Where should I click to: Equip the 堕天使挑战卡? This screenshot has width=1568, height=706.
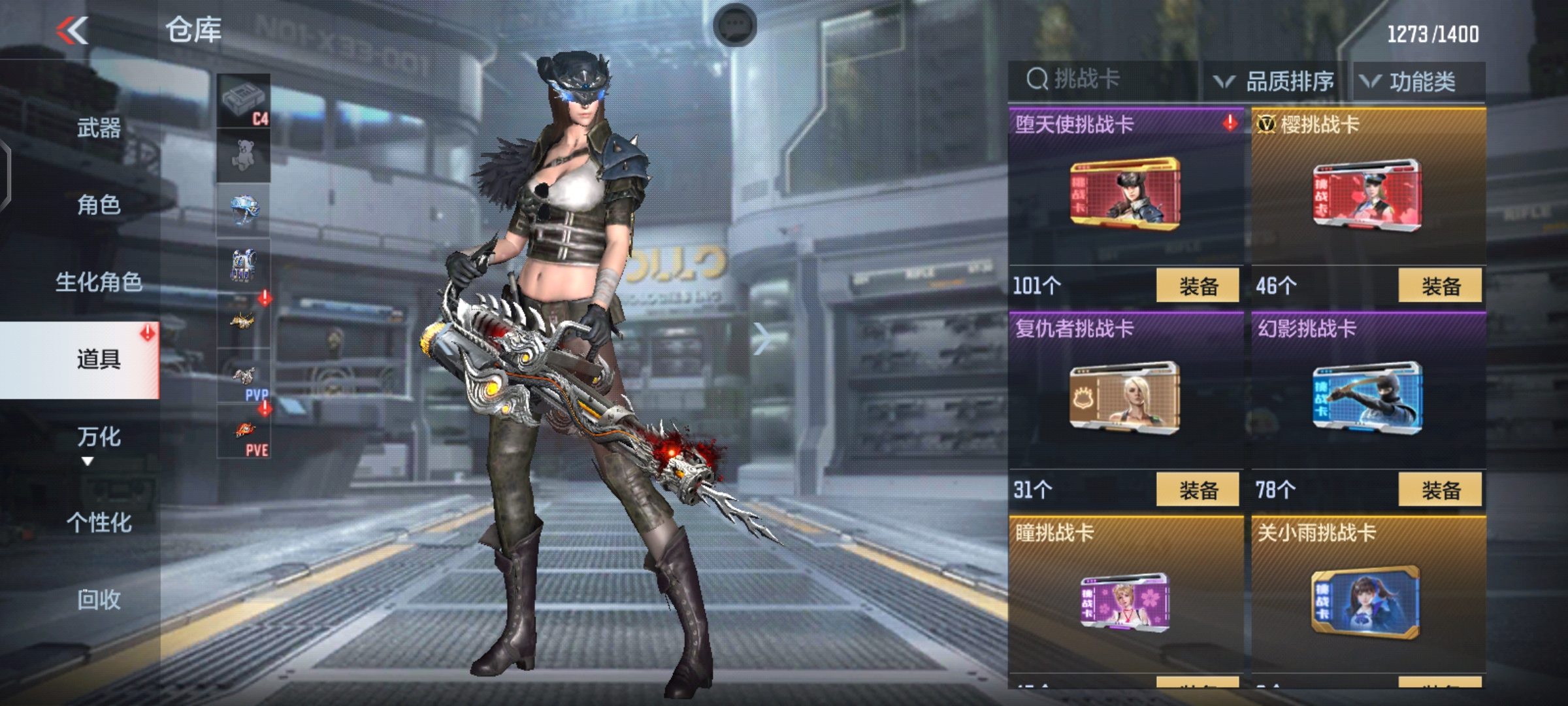point(1197,286)
